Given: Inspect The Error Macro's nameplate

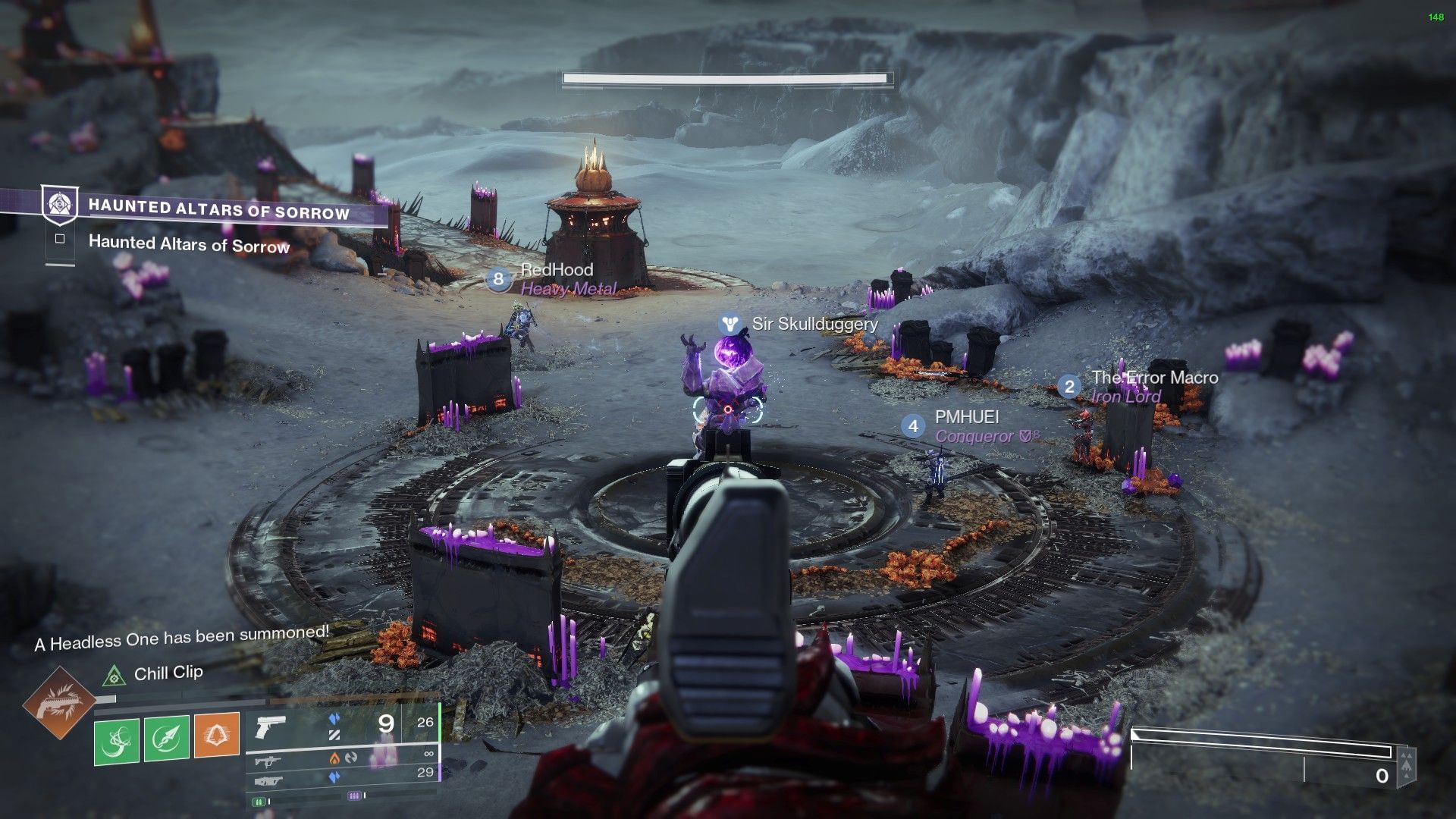Looking at the screenshot, I should (x=1154, y=378).
